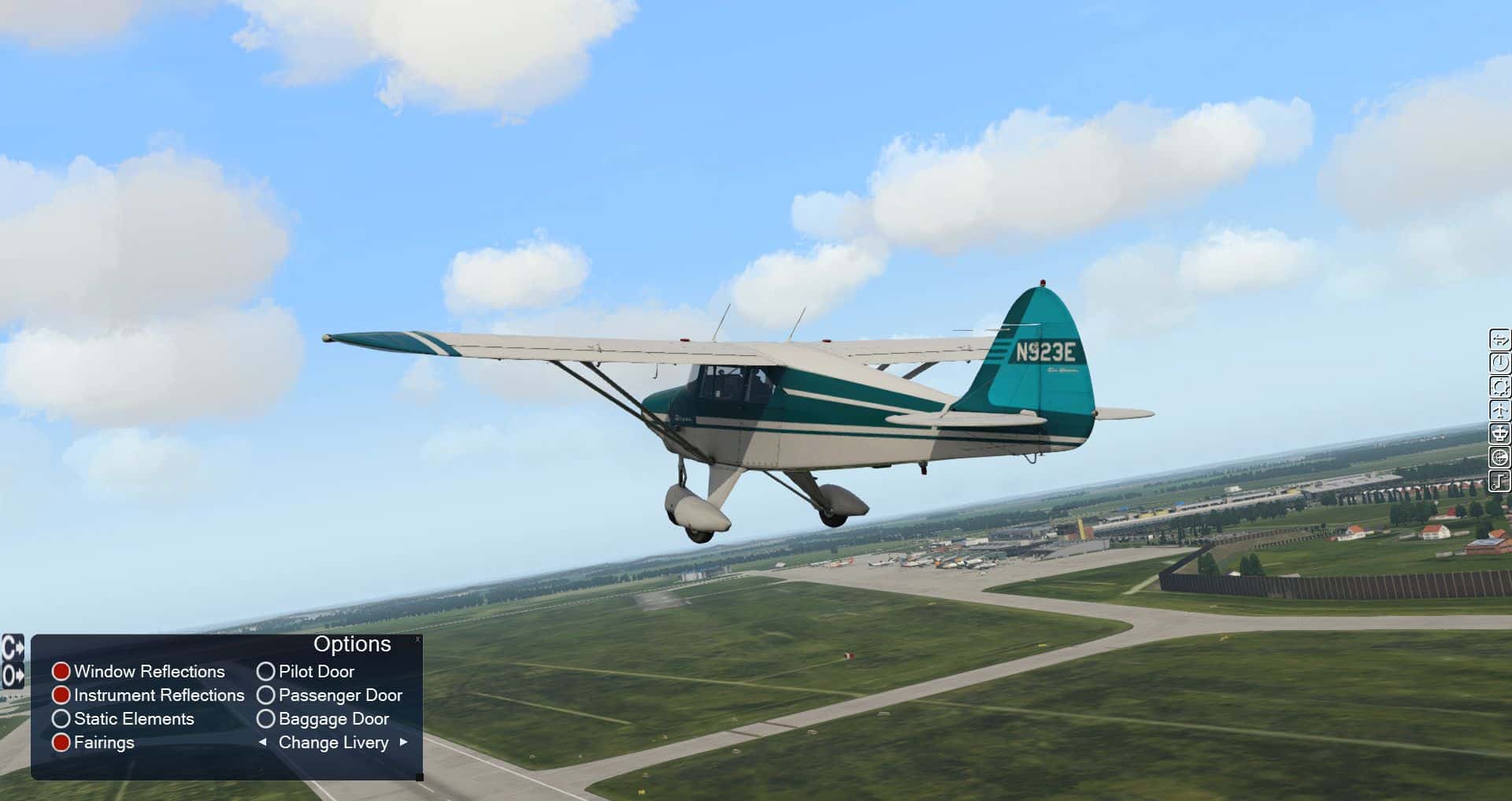Open the Passenger Door
Screen dimensions: 1512x801
(266, 695)
